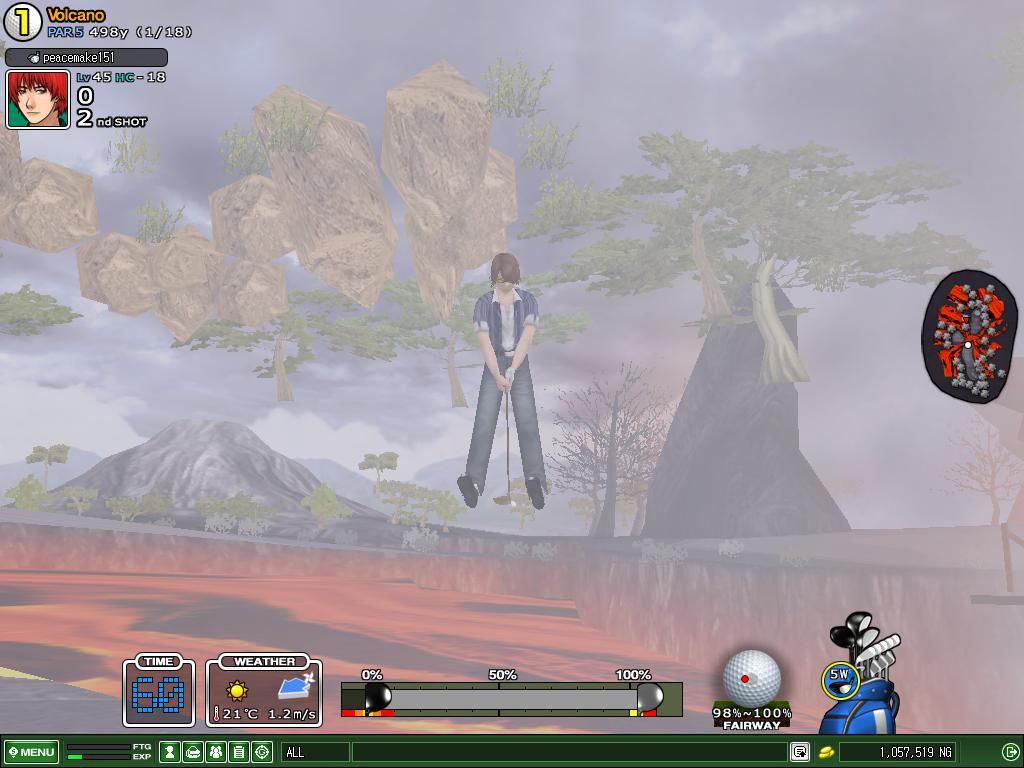Expand the chat window button
This screenshot has width=1024, height=768.
tap(800, 752)
